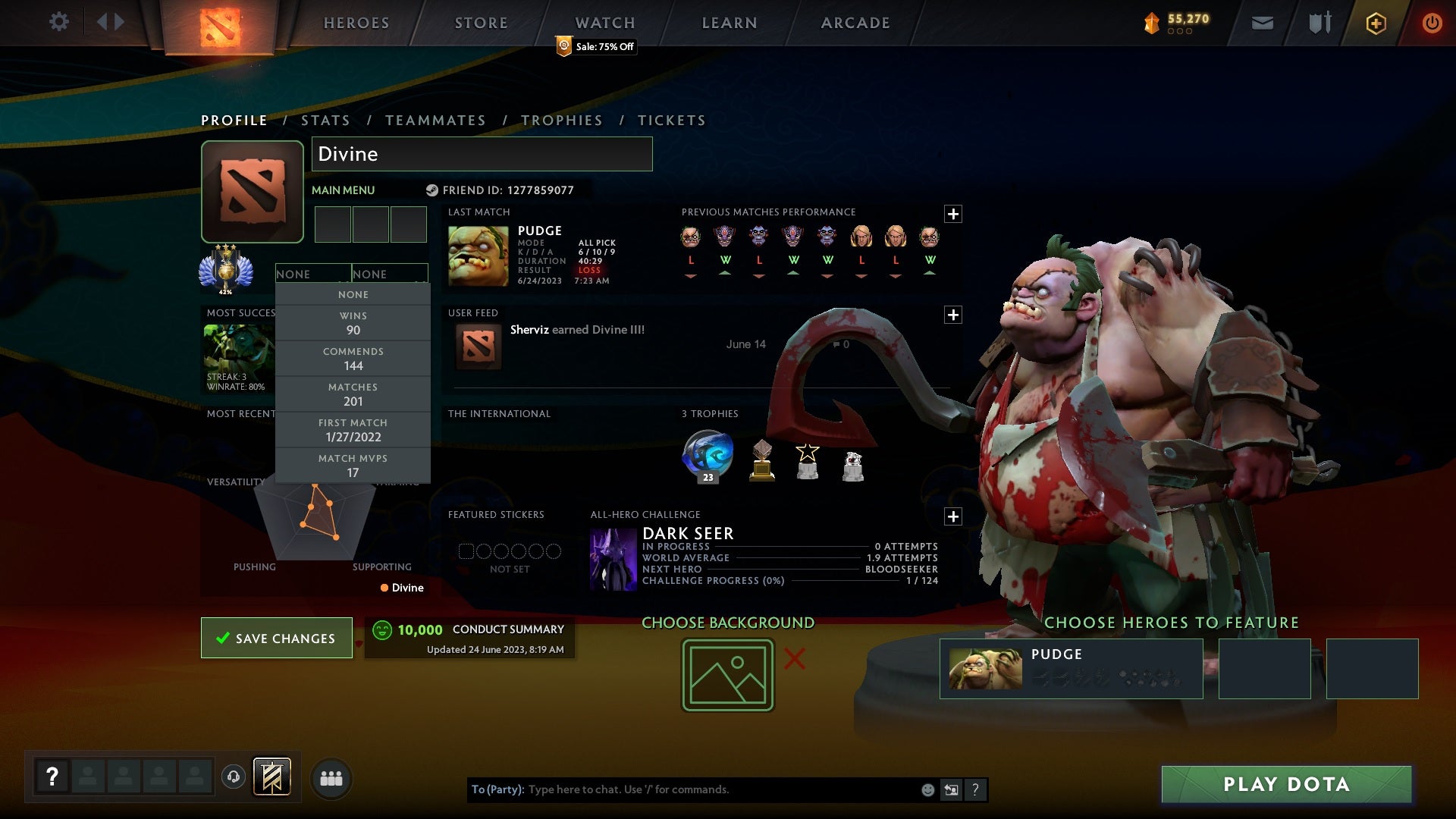Open the Armory shield-and-sword icon
The width and height of the screenshot is (1456, 819).
click(1319, 23)
